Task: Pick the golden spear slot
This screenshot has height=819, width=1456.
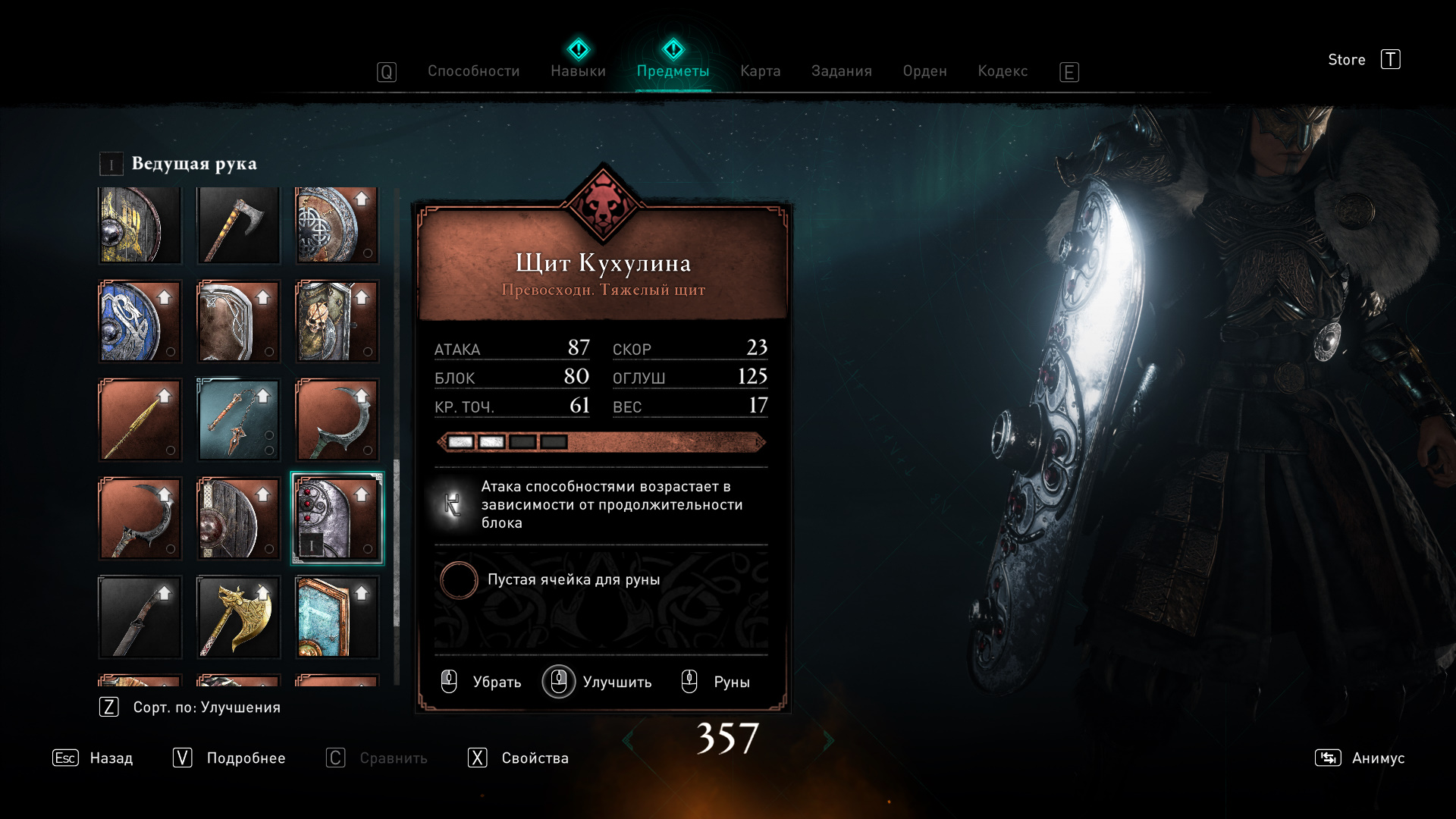Action: [x=140, y=420]
